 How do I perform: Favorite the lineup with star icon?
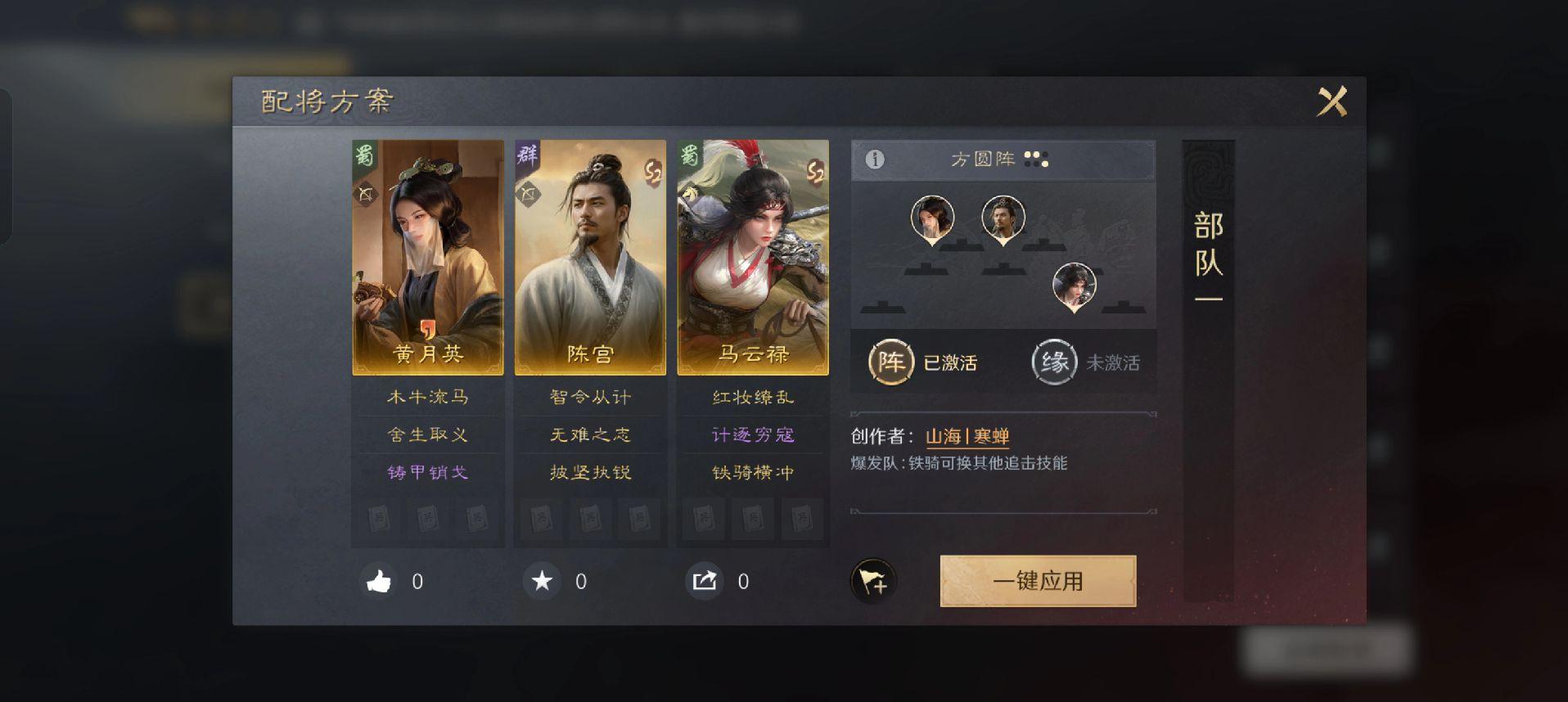point(542,582)
